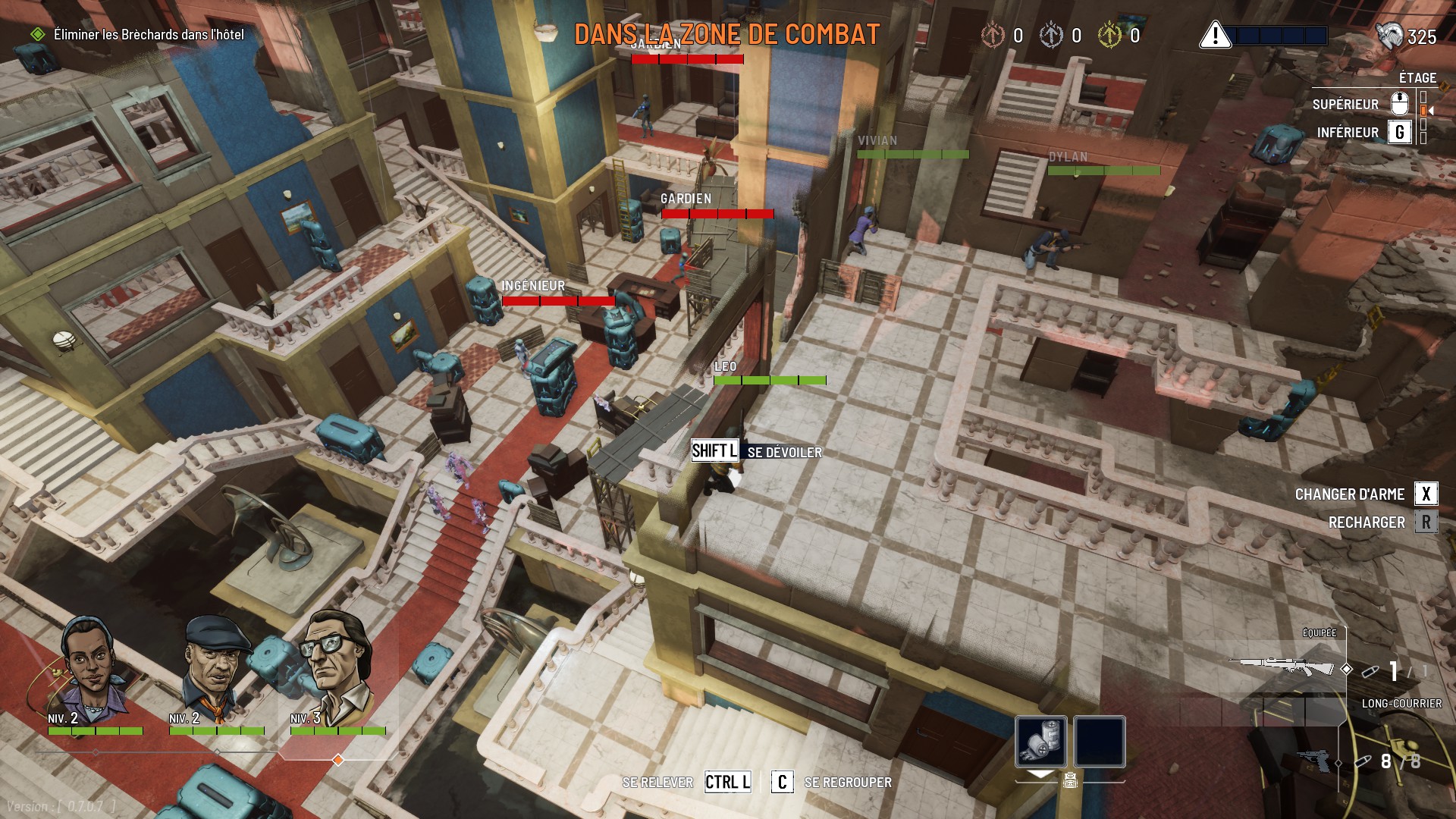Viewport: 1456px width, 819px height.
Task: Click the Se relever stand-up label
Action: click(x=657, y=783)
